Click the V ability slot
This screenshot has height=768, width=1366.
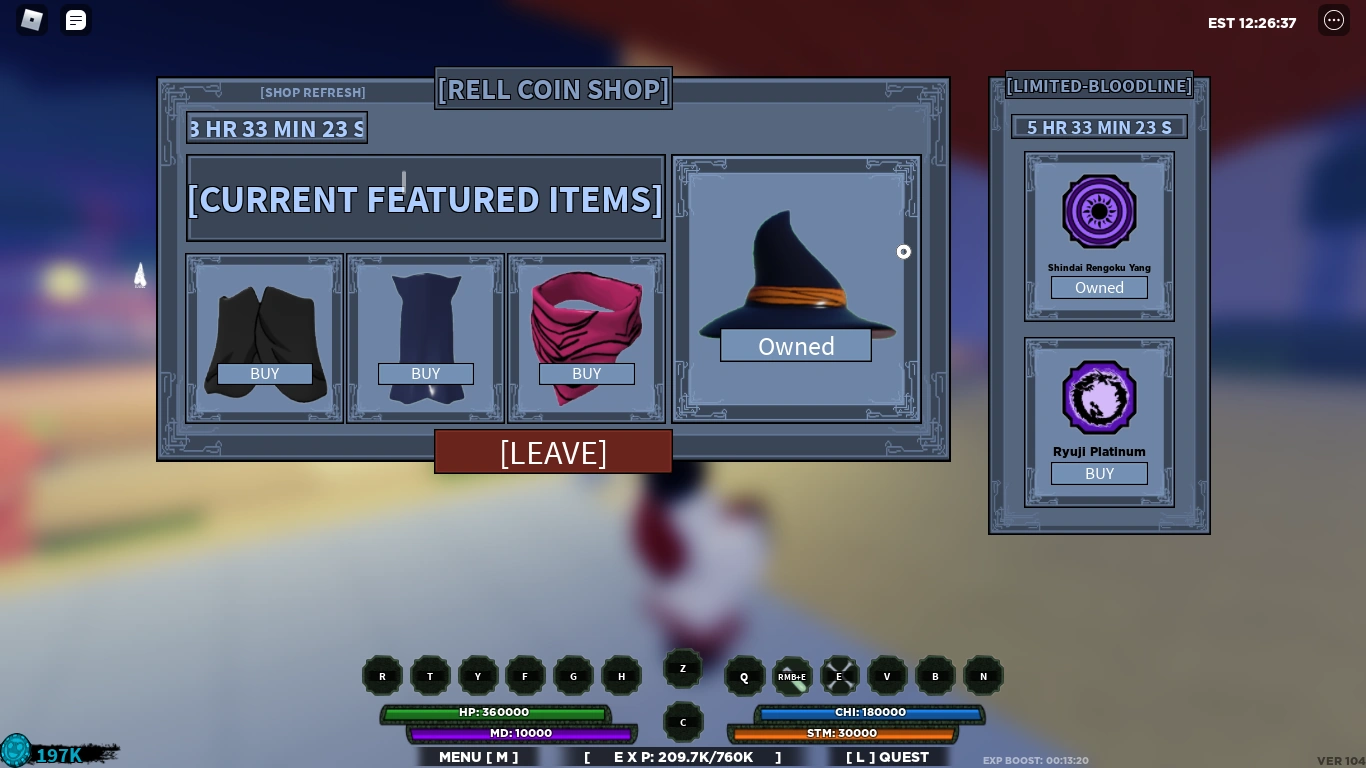pos(887,676)
